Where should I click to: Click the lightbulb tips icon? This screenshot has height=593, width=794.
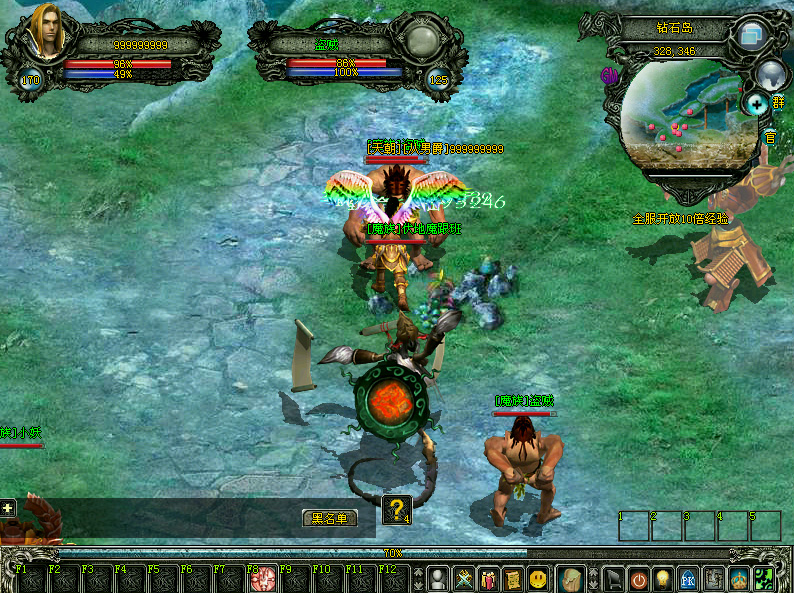coord(664,578)
